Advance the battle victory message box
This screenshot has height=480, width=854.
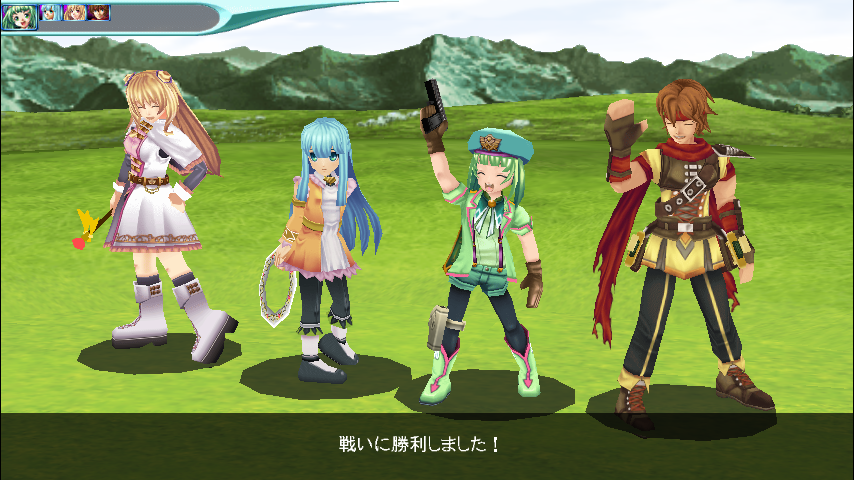point(427,441)
